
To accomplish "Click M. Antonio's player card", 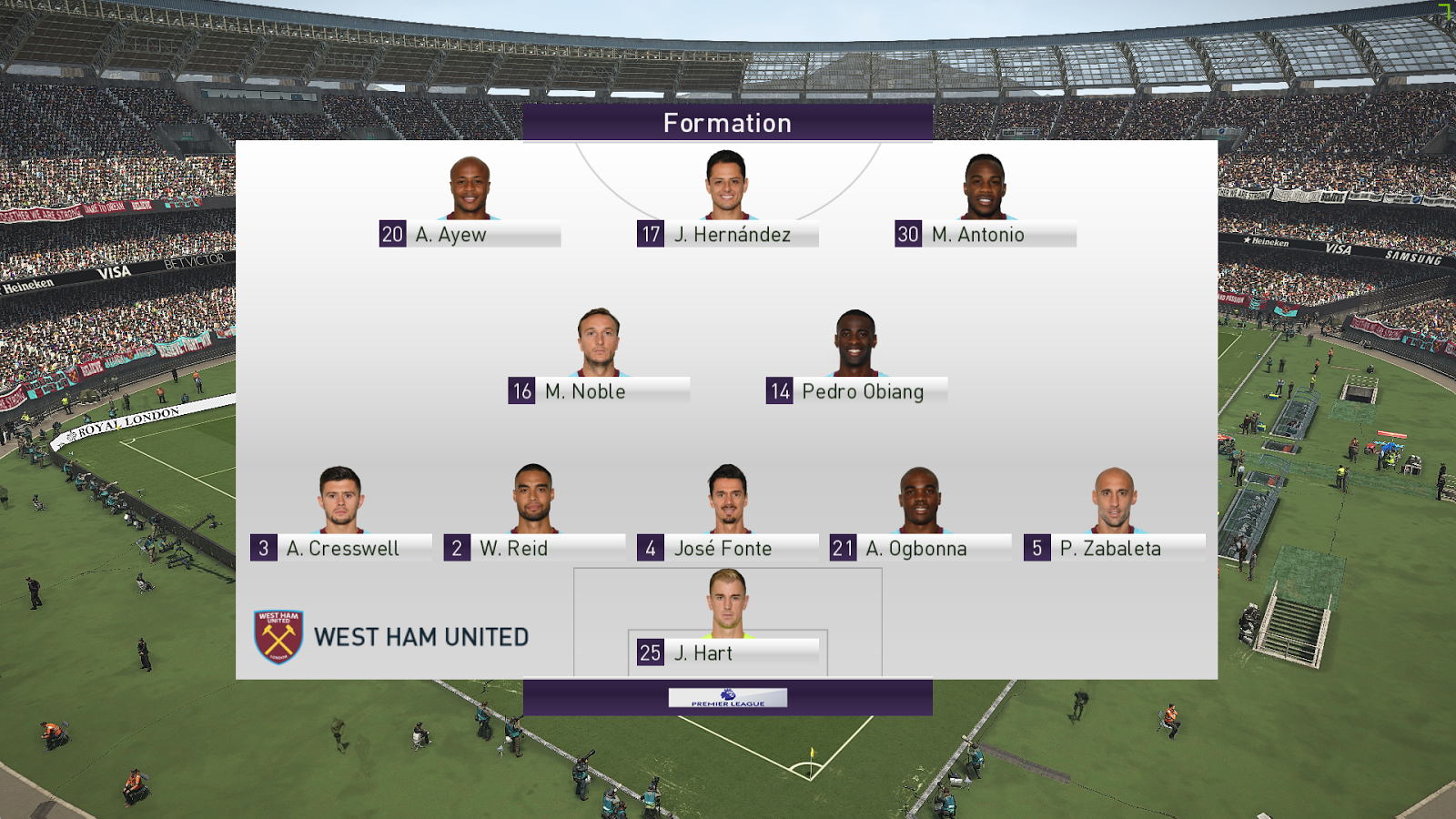I will click(x=985, y=235).
